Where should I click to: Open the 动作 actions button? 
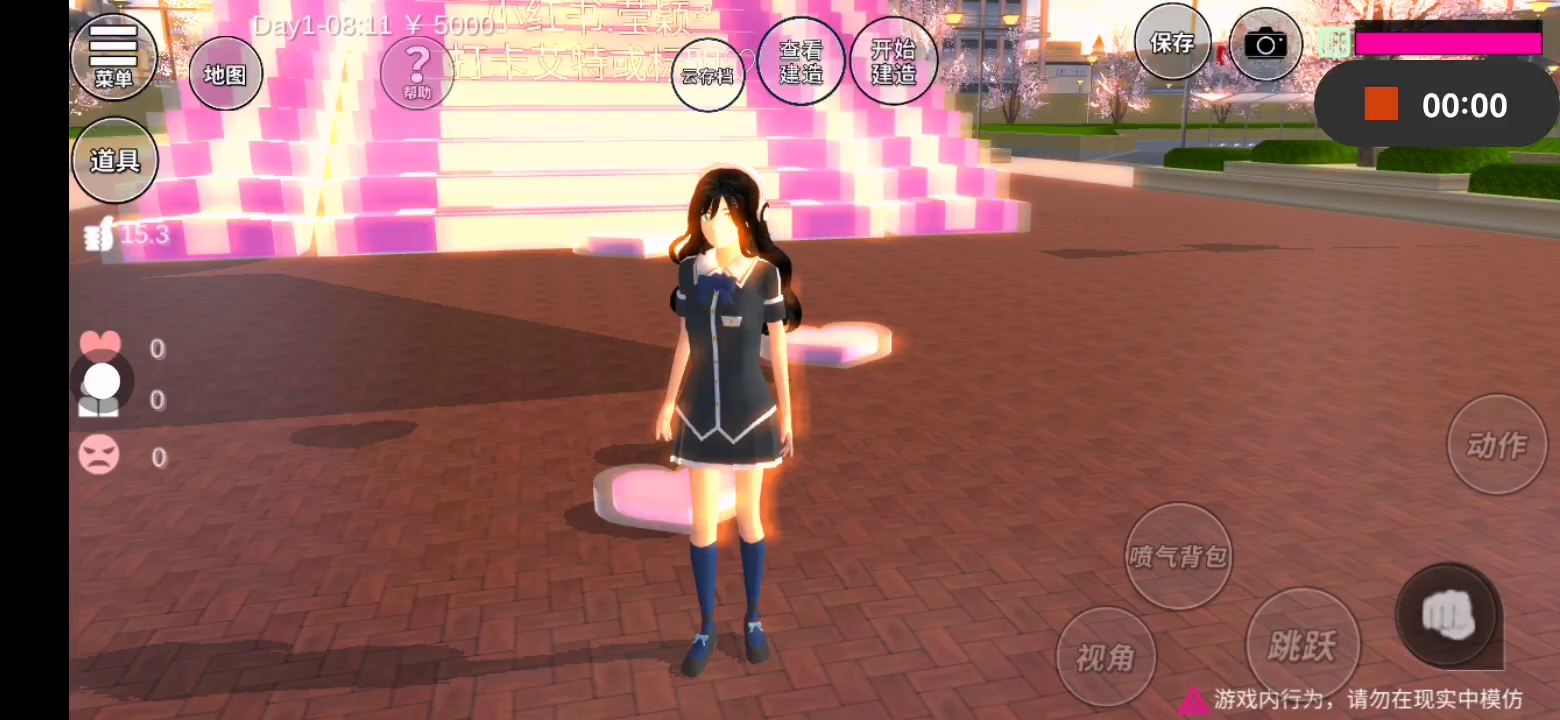point(1496,445)
